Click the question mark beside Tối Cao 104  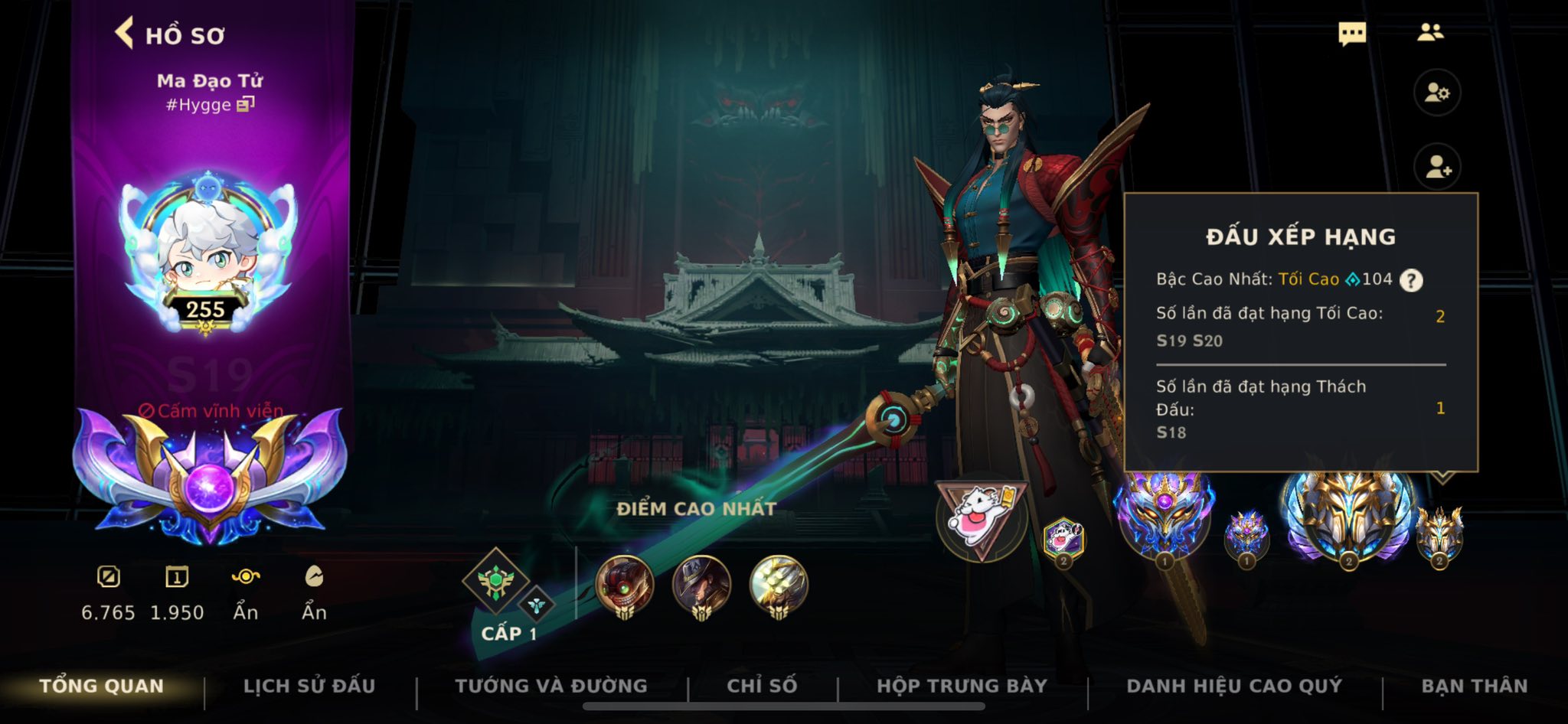point(1411,280)
